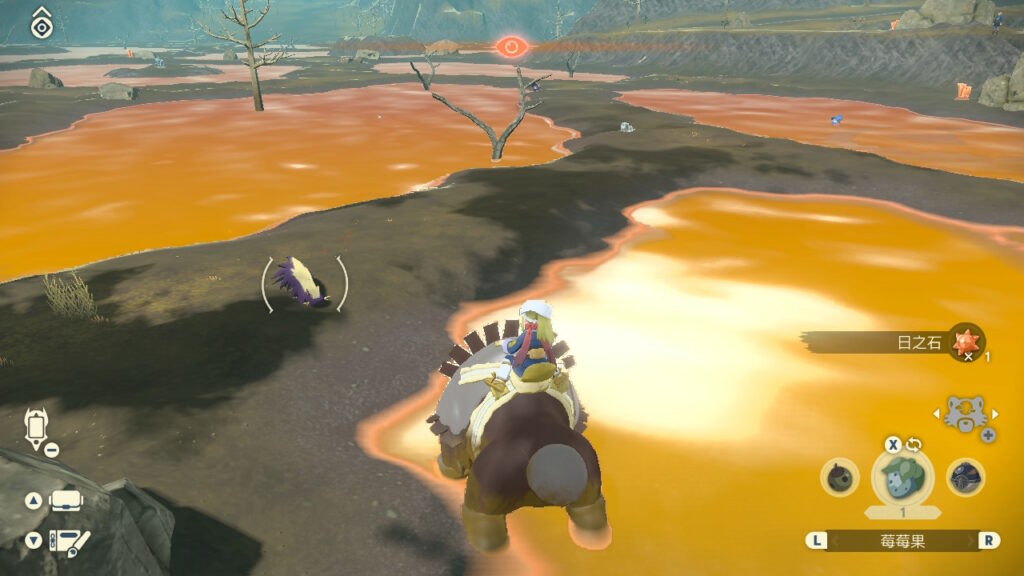Select the red eye objective marker
The image size is (1024, 576).
point(510,46)
